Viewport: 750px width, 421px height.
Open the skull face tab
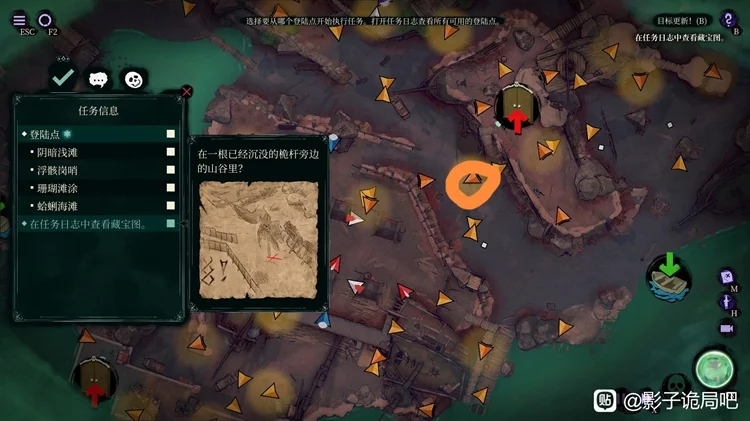[x=132, y=79]
